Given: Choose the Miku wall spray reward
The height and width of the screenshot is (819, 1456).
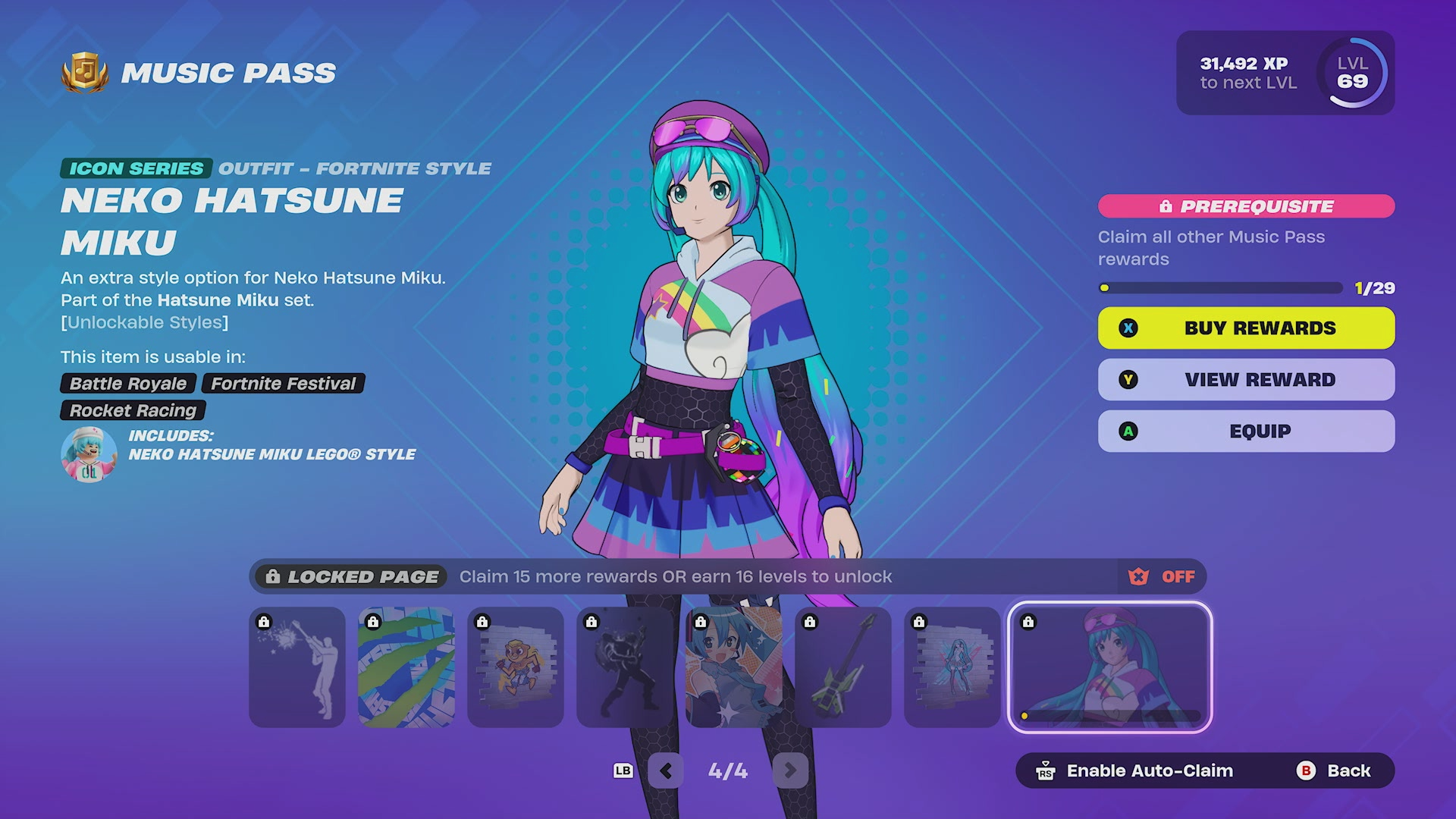Looking at the screenshot, I should tap(952, 667).
